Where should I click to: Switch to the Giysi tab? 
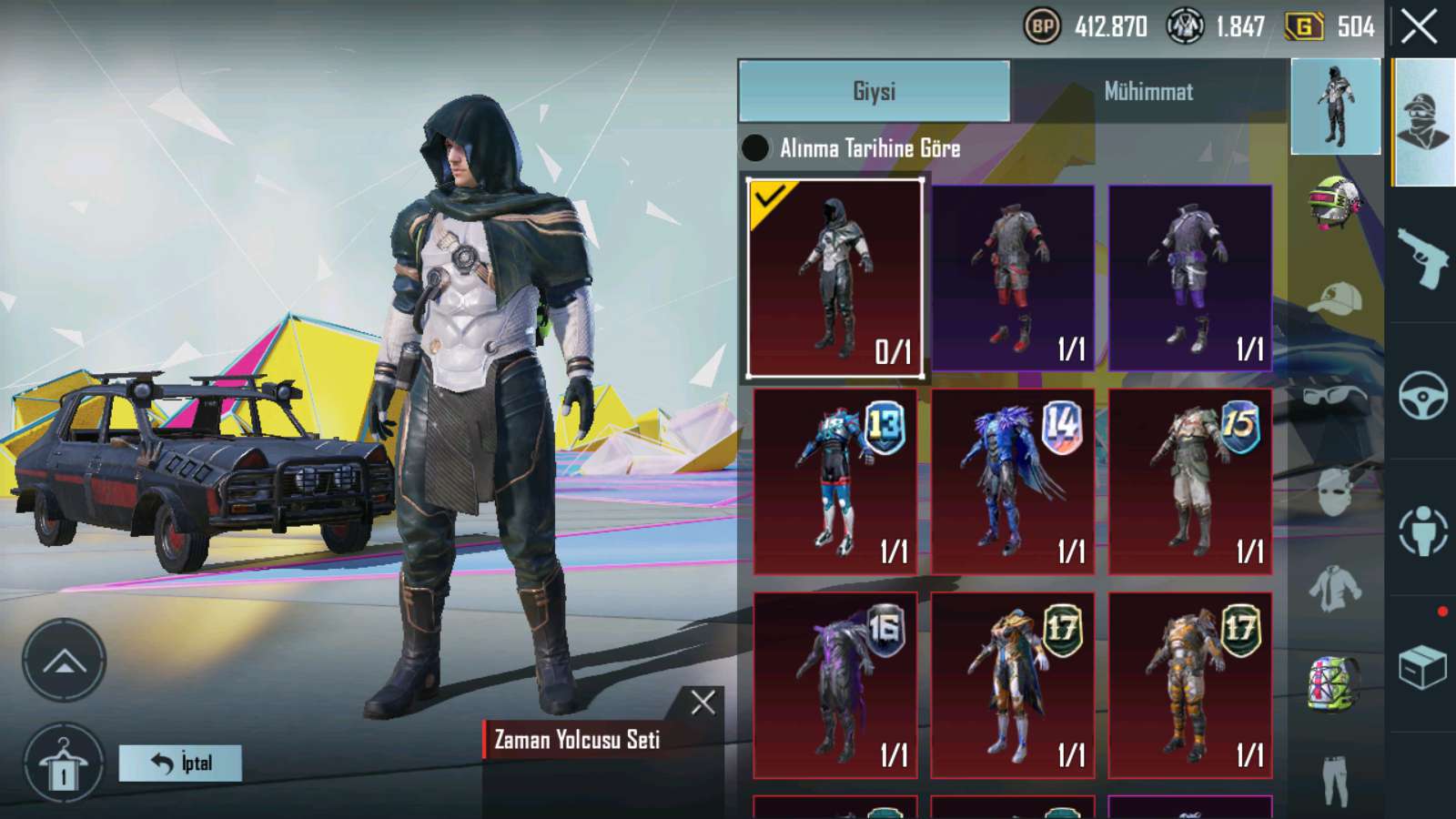pyautogui.click(x=874, y=91)
